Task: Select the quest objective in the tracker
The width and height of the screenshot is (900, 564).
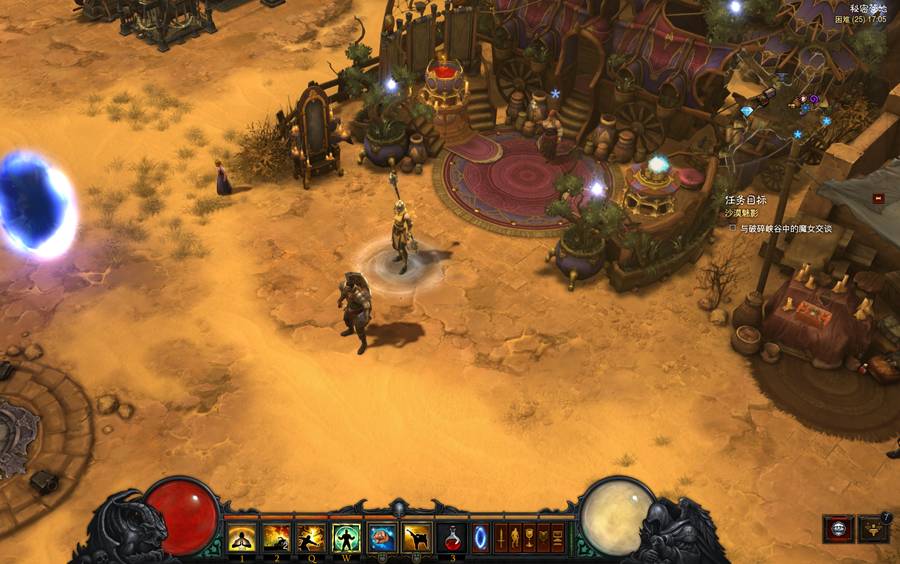Action: (x=785, y=228)
